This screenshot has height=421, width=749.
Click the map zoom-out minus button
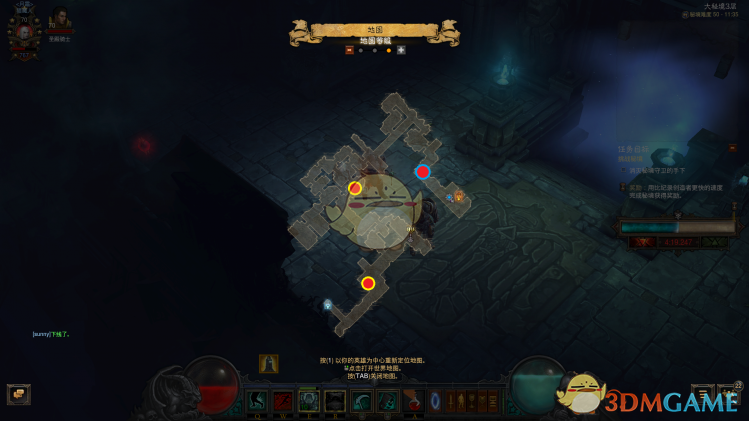[349, 50]
